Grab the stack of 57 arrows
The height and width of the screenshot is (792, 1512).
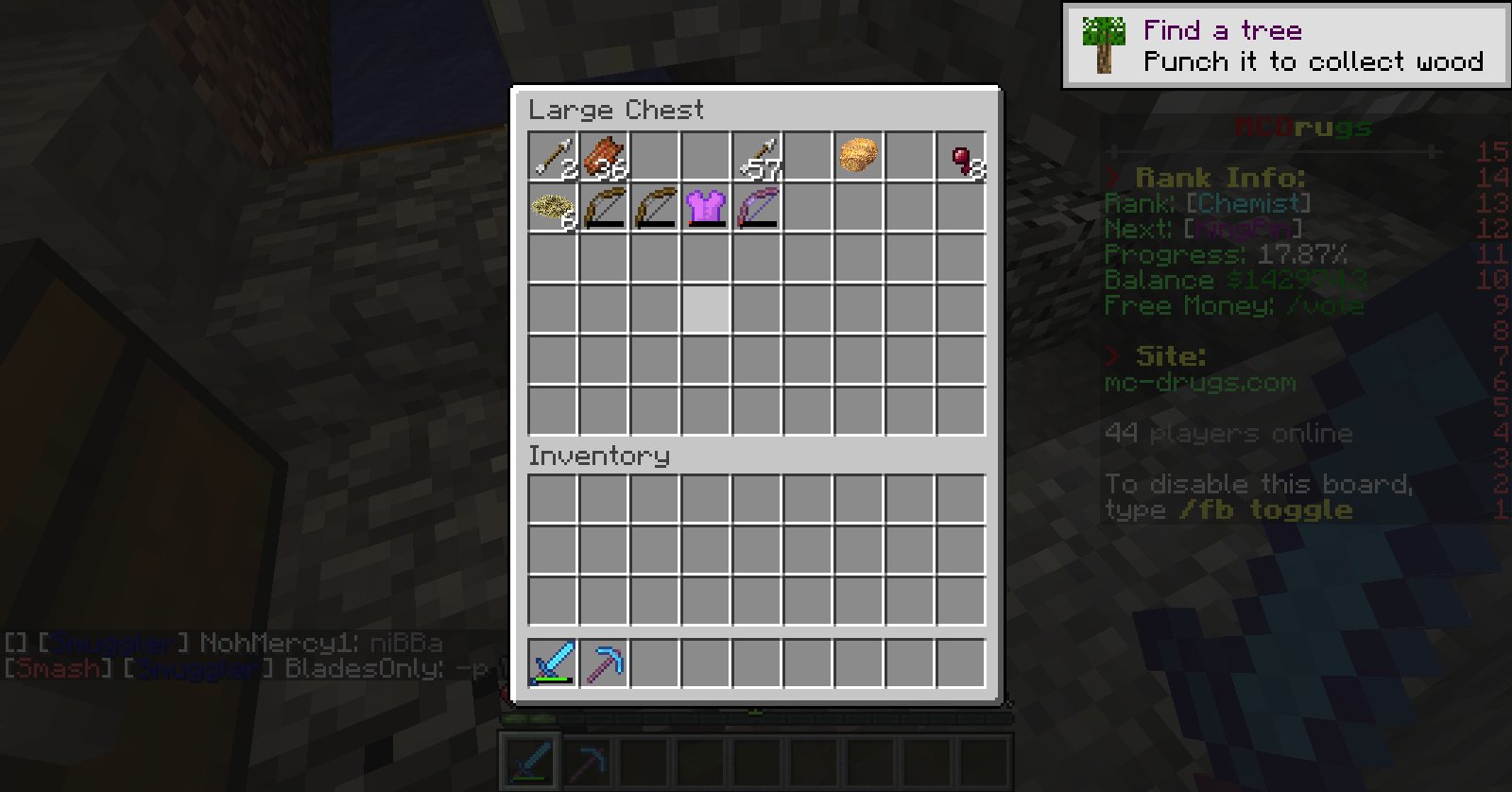757,156
